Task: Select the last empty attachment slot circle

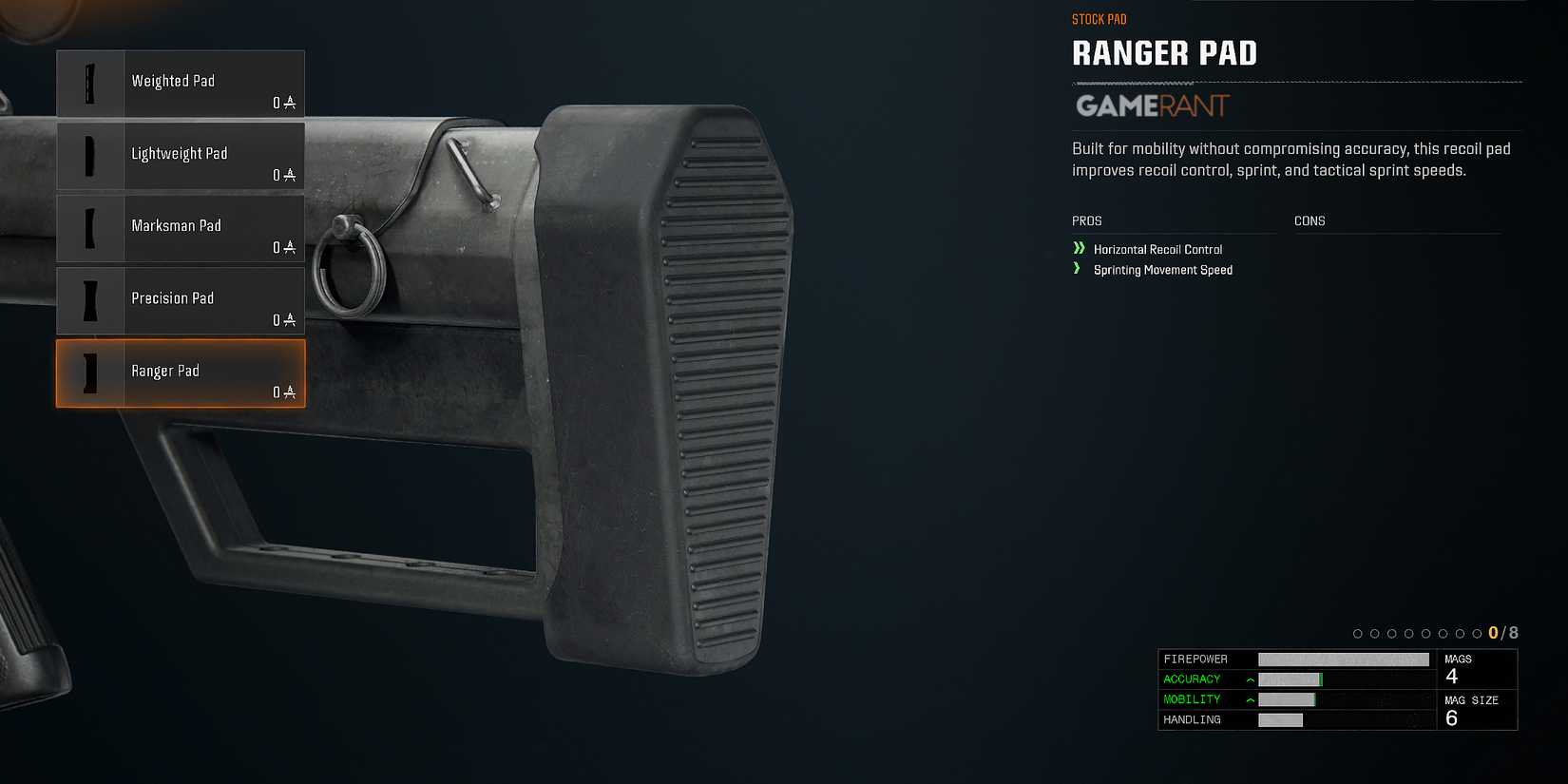Action: point(1475,631)
